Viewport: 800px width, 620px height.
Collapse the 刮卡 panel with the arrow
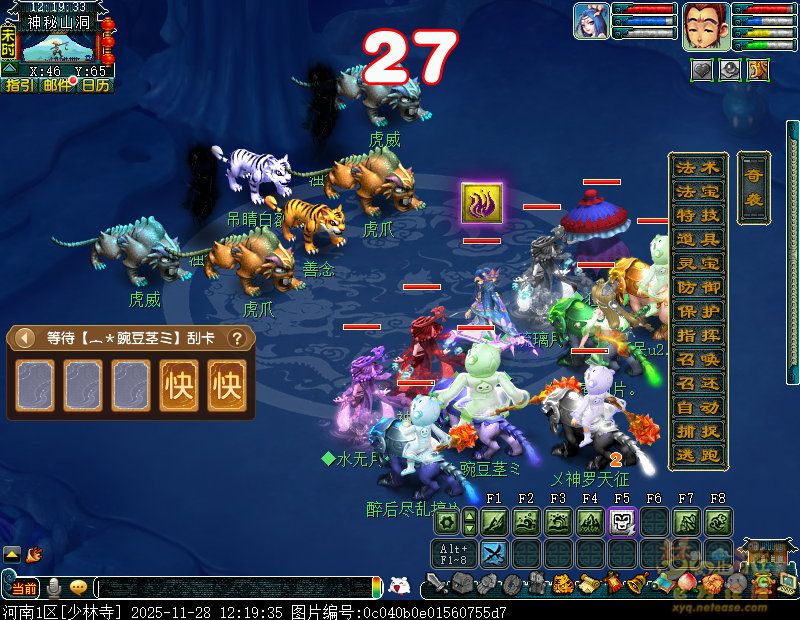tap(26, 338)
